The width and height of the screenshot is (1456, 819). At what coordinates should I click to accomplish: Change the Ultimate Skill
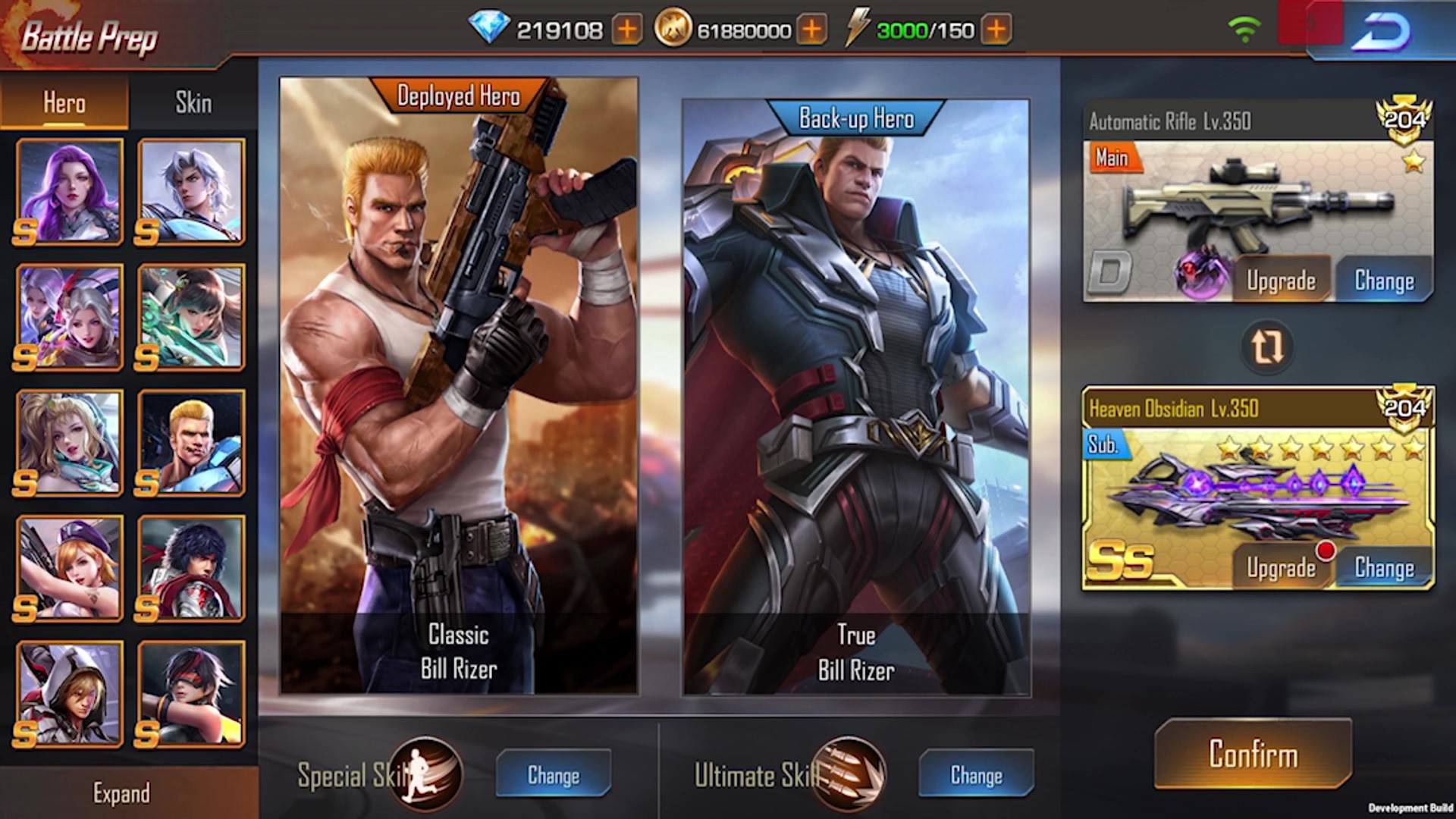[976, 774]
